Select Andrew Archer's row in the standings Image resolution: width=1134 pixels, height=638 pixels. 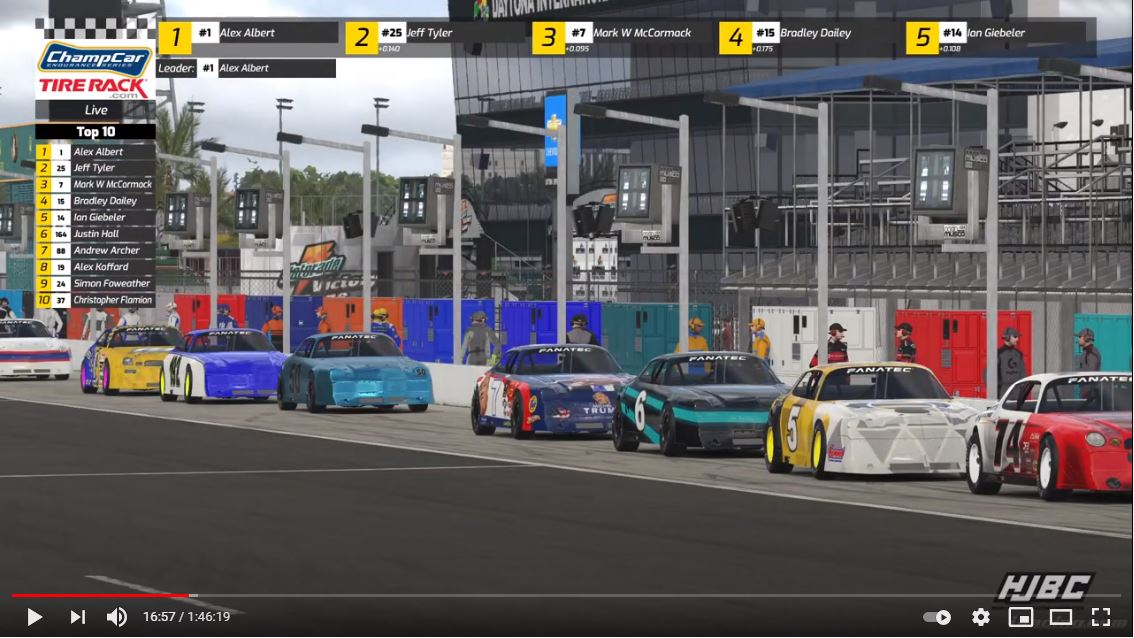[95, 250]
